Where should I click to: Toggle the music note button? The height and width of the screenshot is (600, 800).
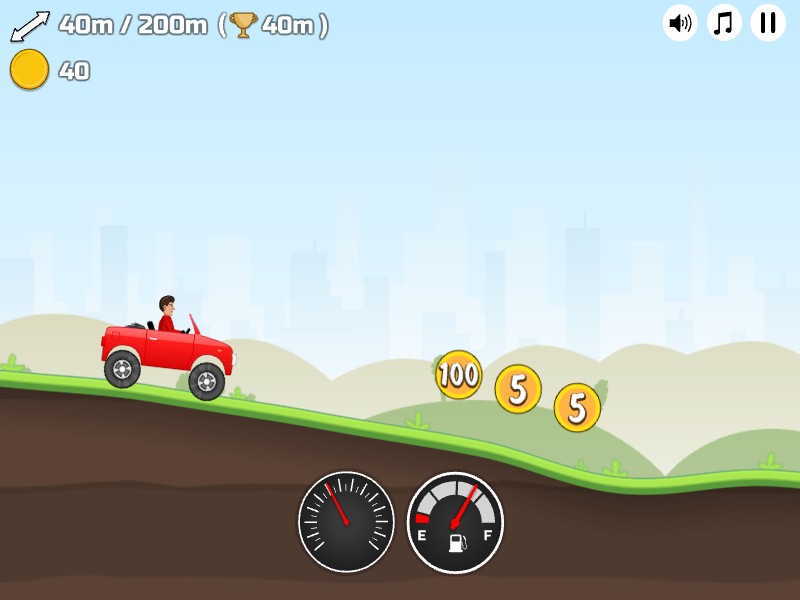tap(724, 22)
